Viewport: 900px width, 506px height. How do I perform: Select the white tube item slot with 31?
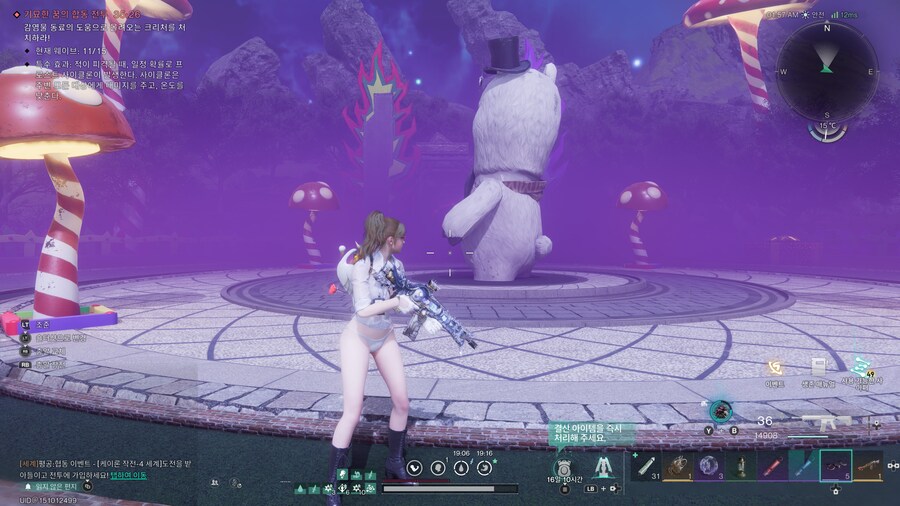click(646, 466)
